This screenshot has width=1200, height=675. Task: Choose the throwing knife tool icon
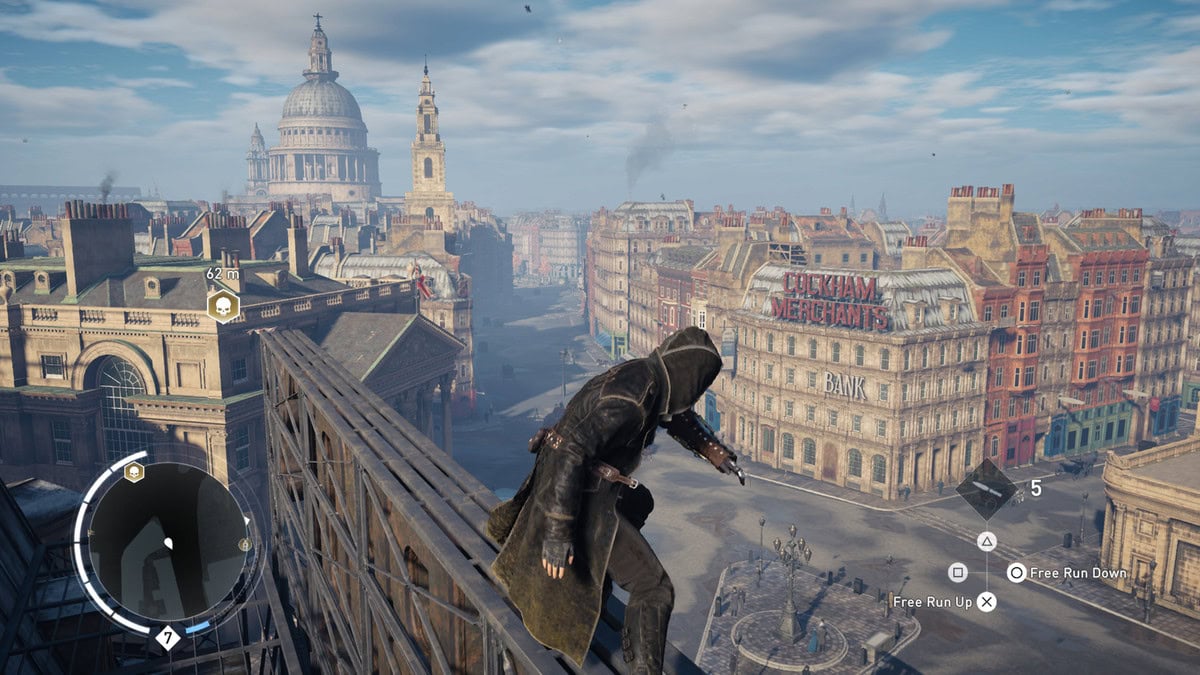click(x=986, y=489)
